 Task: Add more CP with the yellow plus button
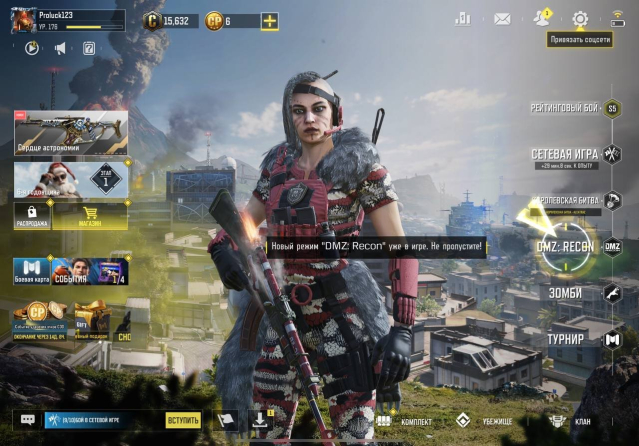[x=269, y=21]
